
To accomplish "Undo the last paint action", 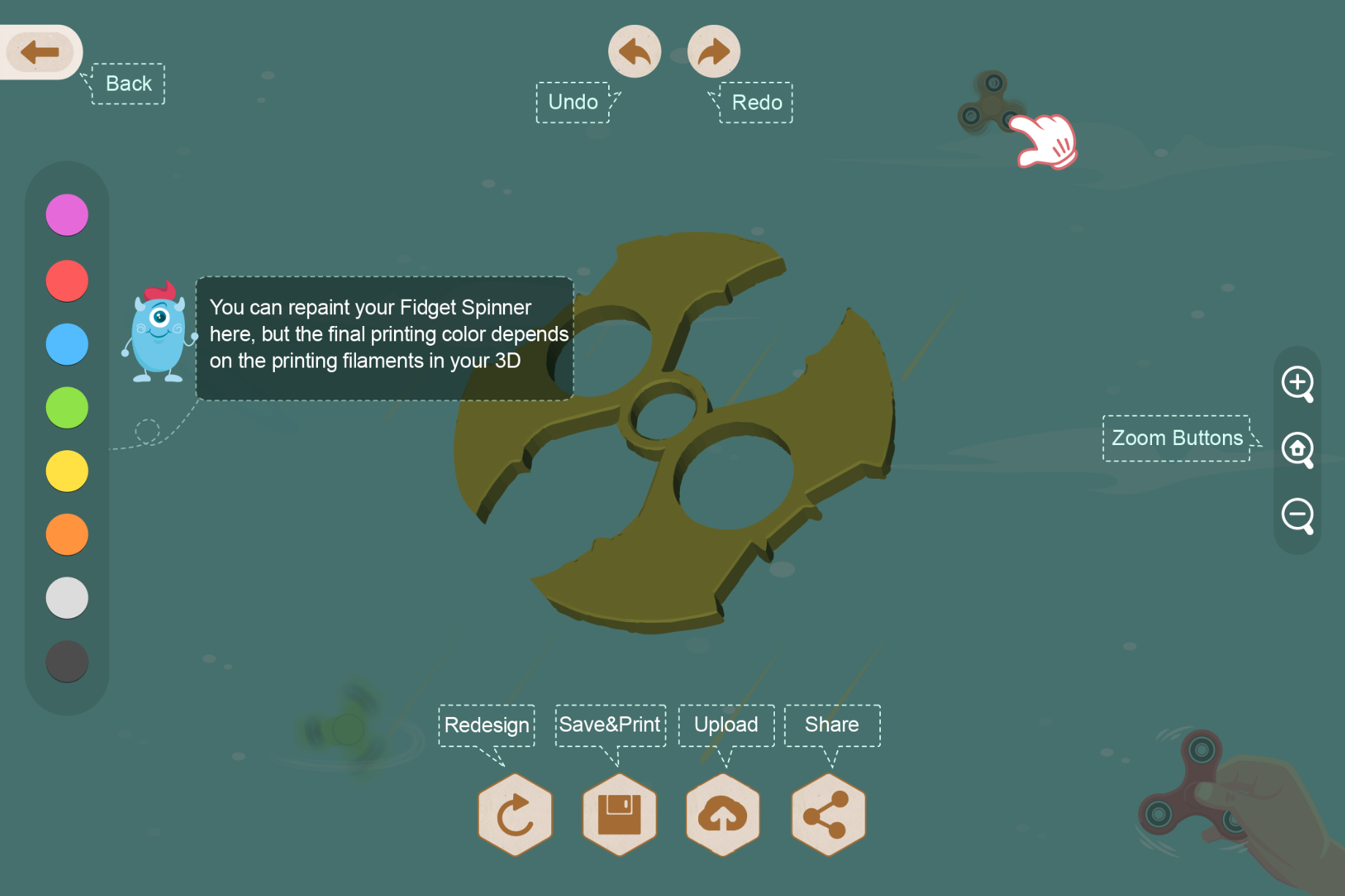I will coord(634,52).
